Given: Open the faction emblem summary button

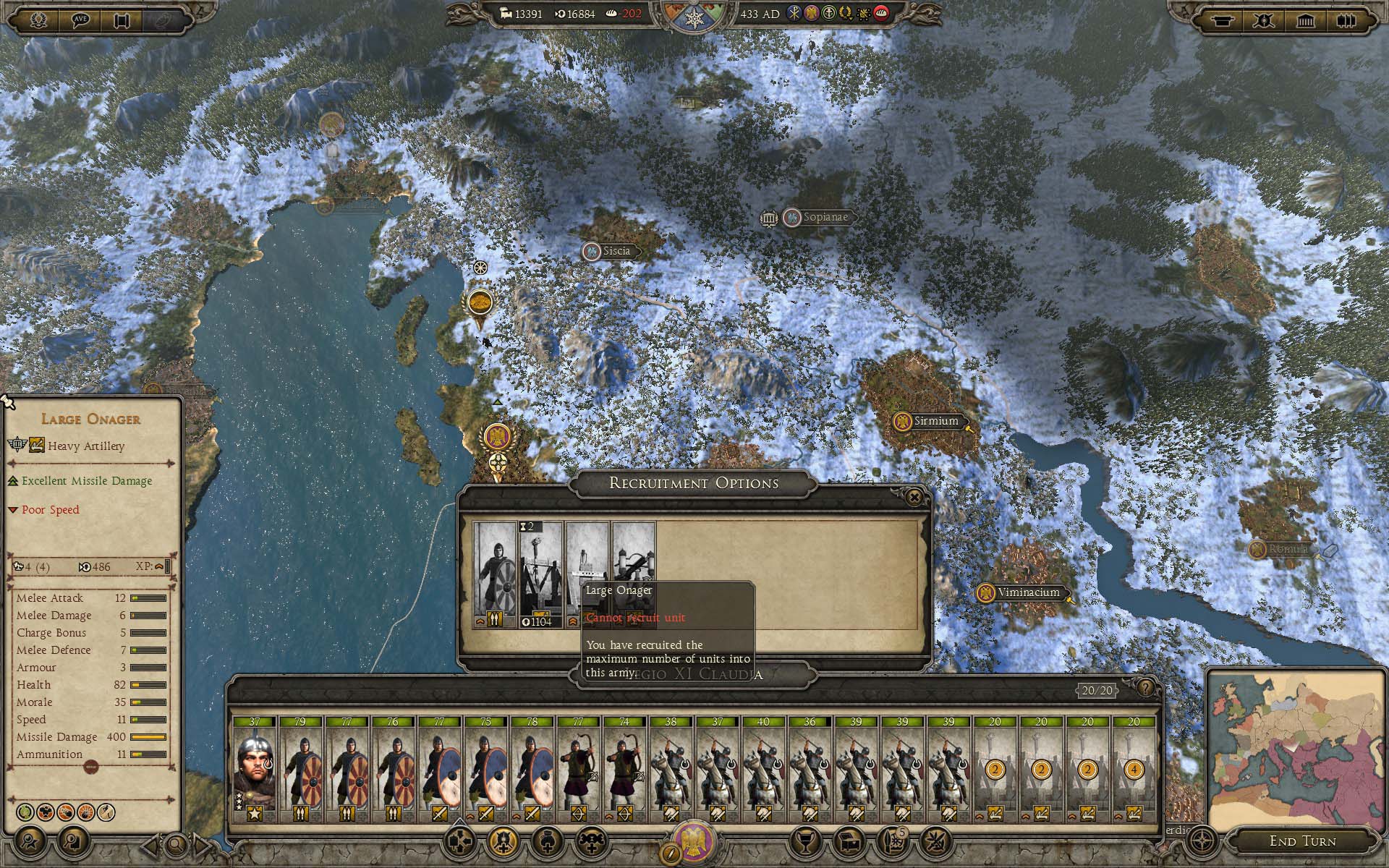Looking at the screenshot, I should point(694,842).
